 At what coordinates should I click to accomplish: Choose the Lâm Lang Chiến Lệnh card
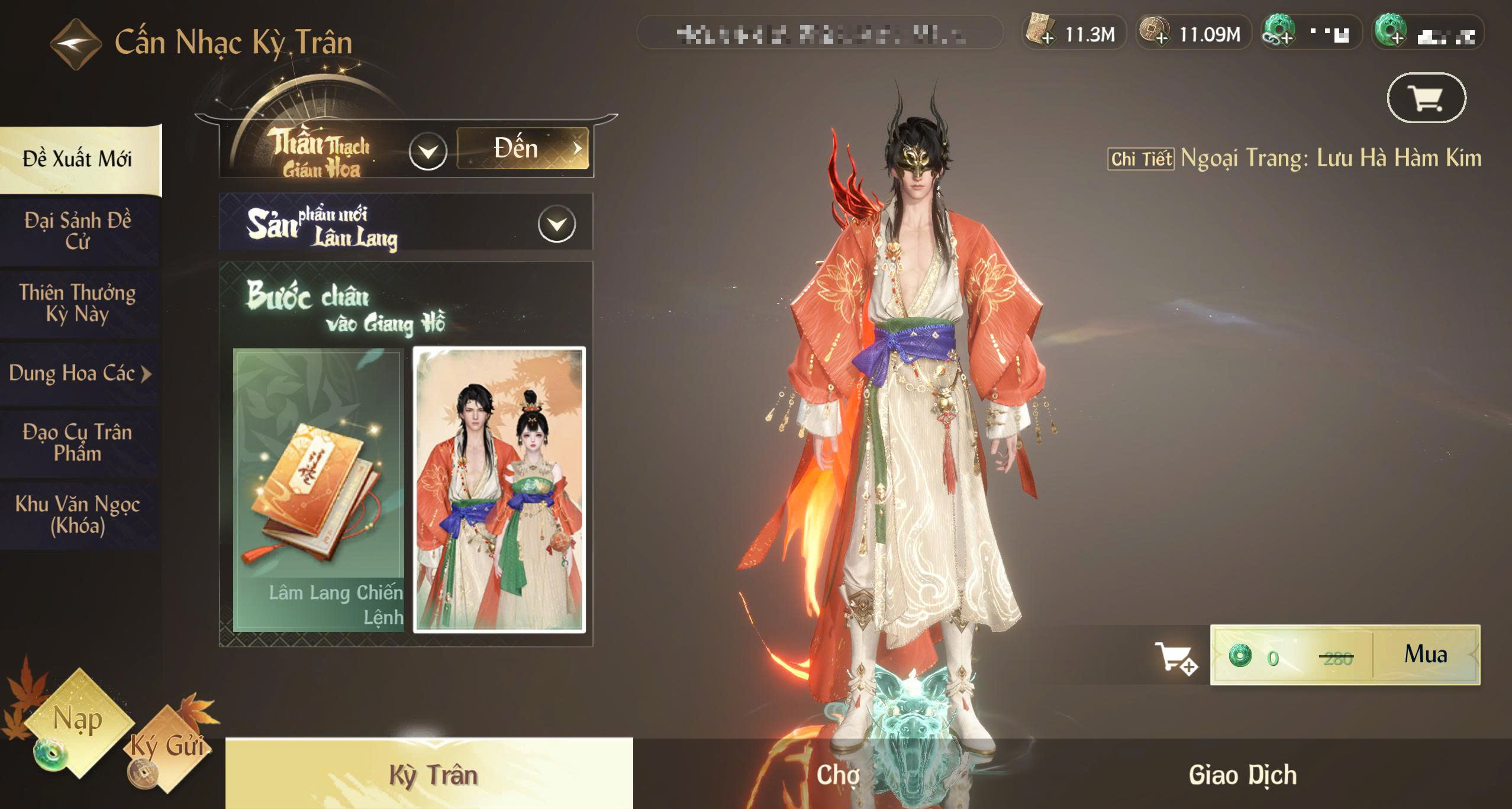(x=318, y=490)
